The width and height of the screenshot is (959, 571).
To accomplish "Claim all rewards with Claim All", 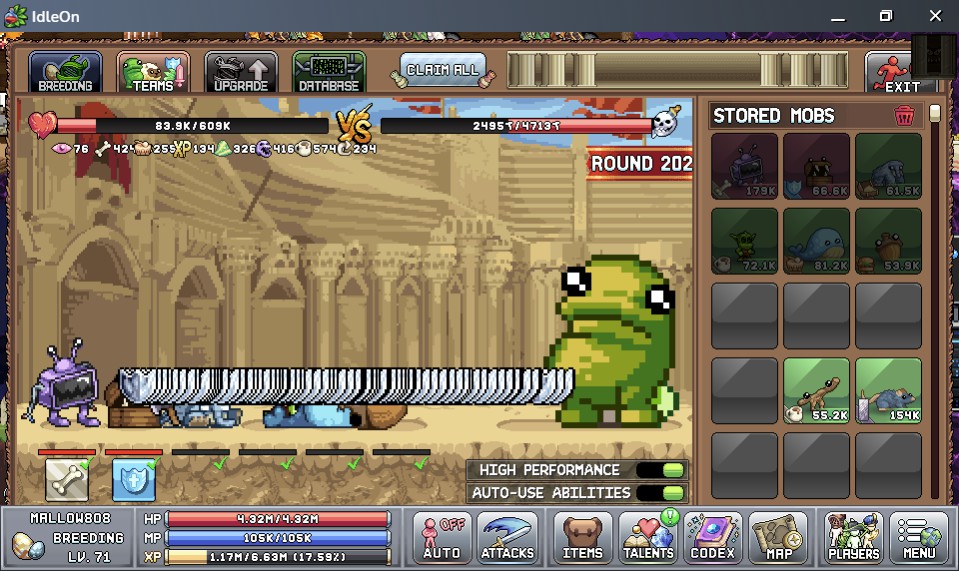I will tap(442, 70).
